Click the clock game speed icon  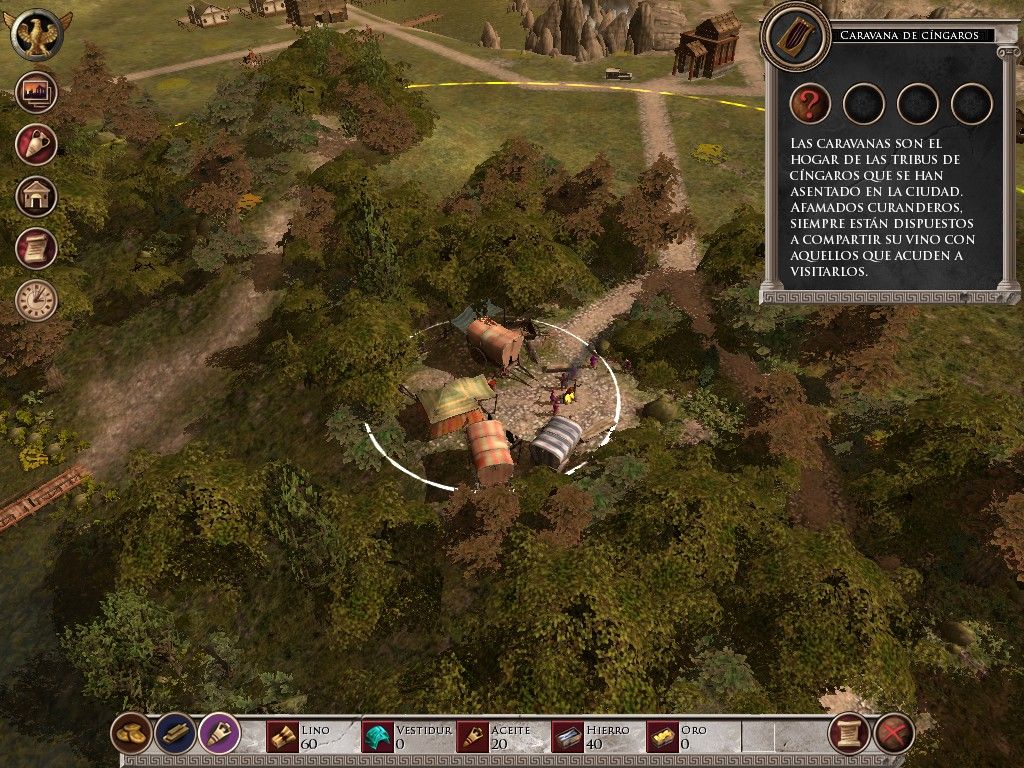coord(36,300)
